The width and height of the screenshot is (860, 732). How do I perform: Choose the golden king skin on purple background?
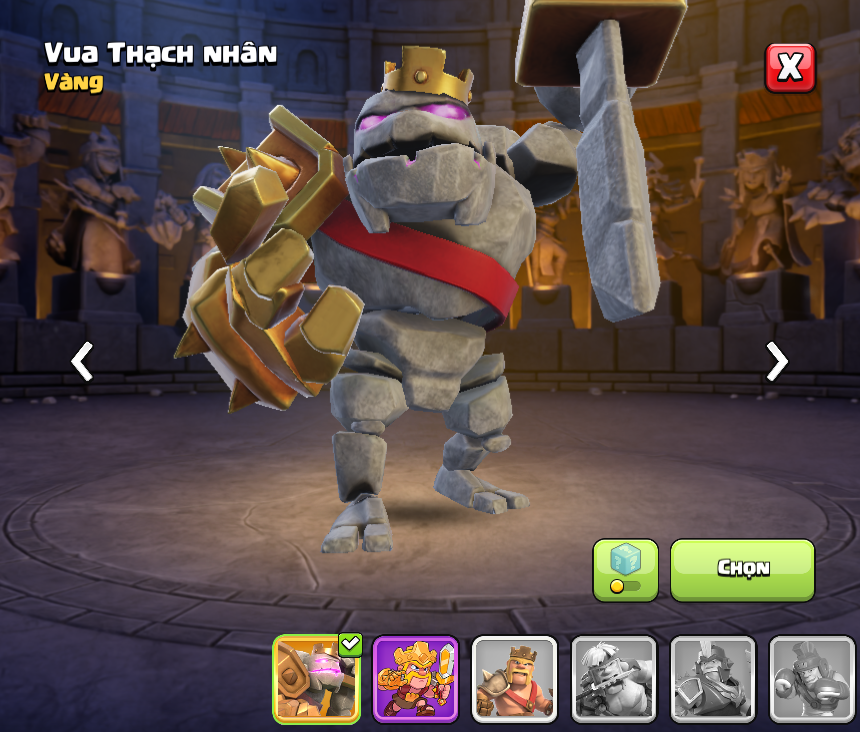click(415, 679)
